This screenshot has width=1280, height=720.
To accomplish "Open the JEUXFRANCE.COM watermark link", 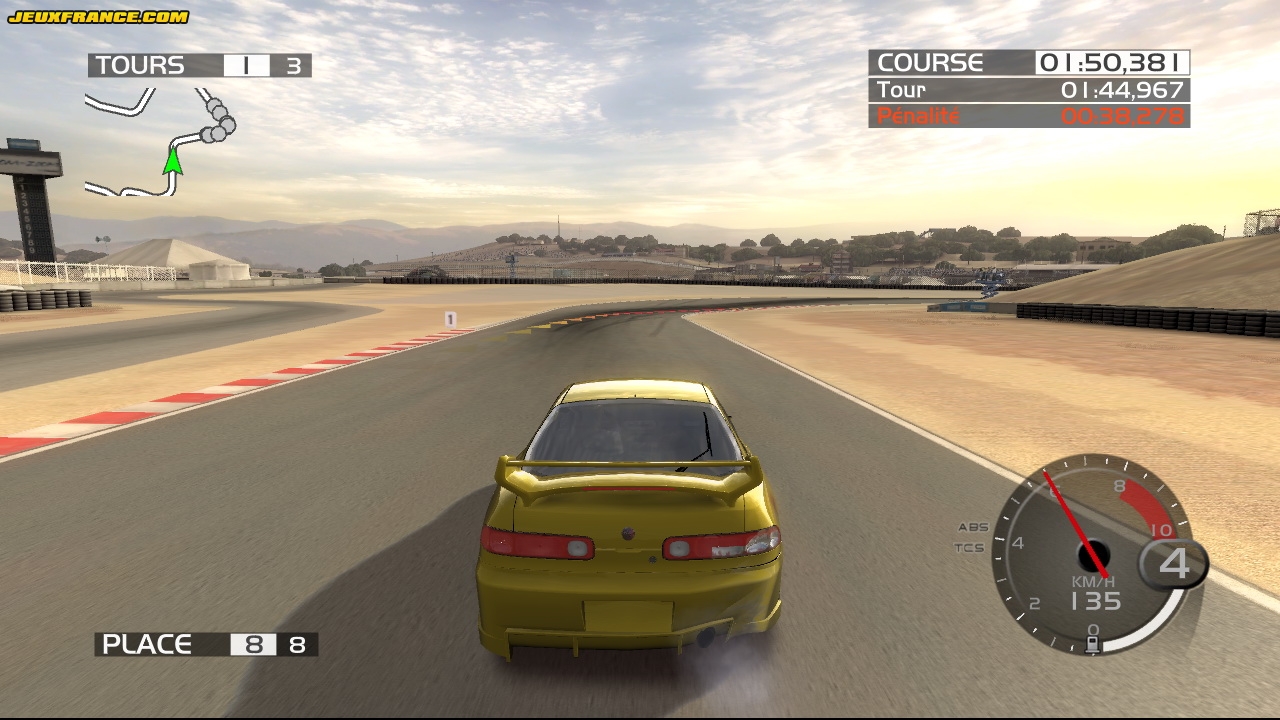I will pyautogui.click(x=98, y=16).
